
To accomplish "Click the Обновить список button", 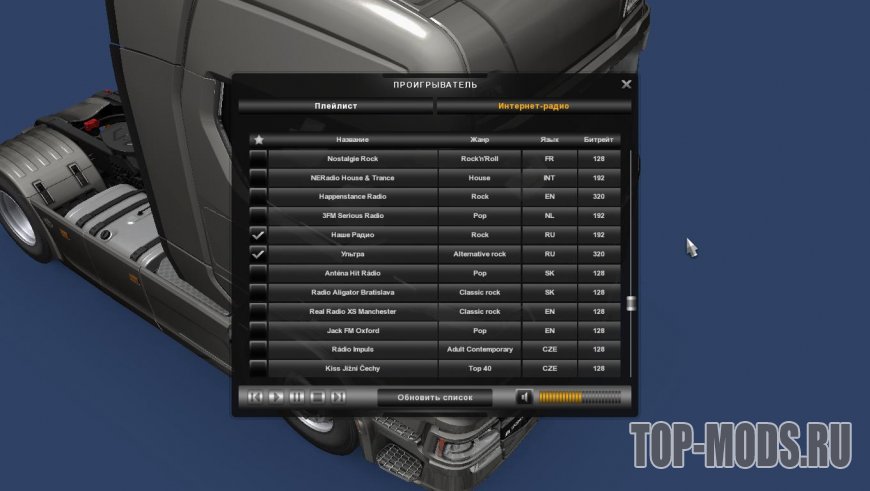I will pos(434,397).
